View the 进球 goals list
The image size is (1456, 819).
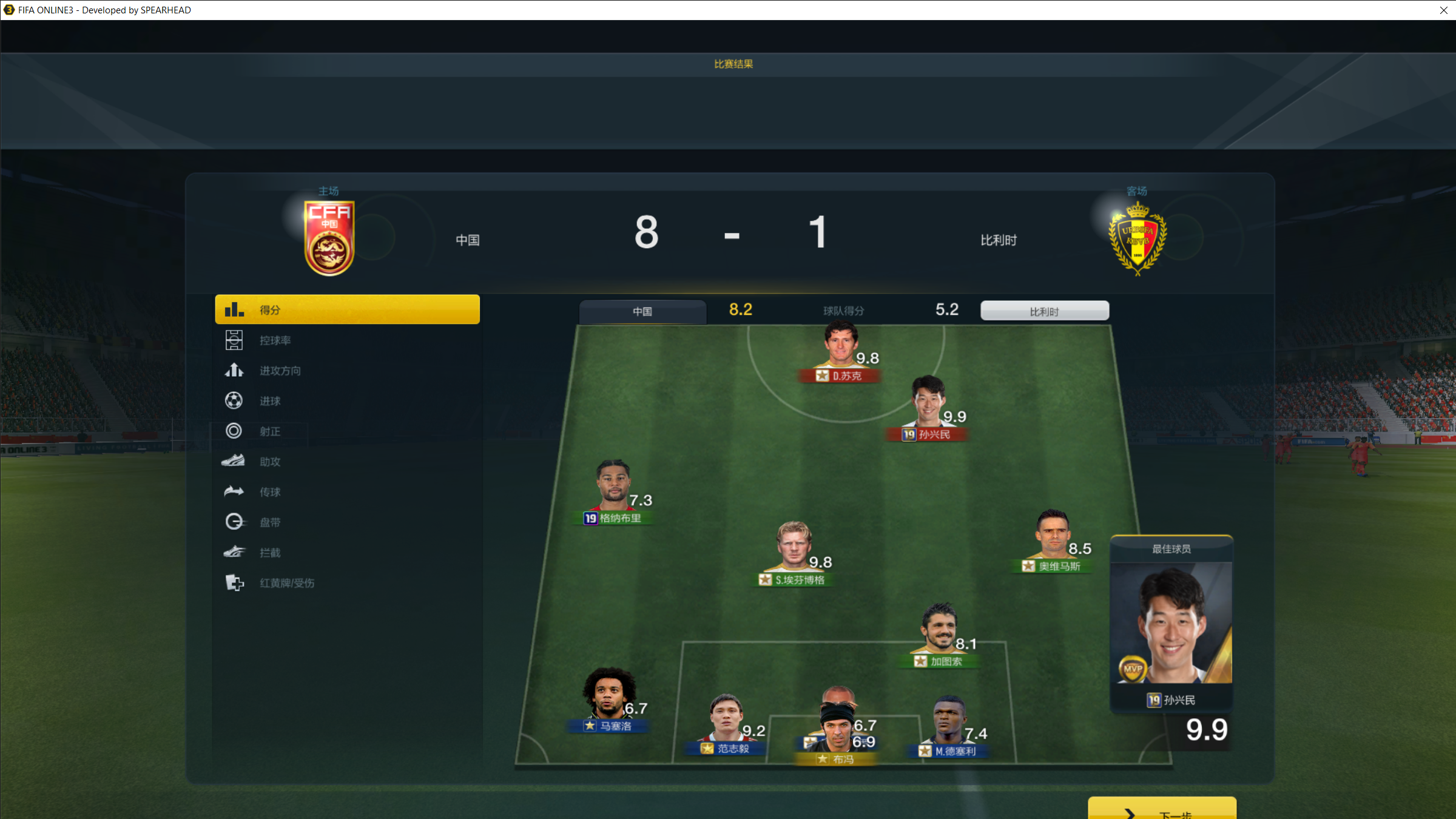pyautogui.click(x=270, y=401)
